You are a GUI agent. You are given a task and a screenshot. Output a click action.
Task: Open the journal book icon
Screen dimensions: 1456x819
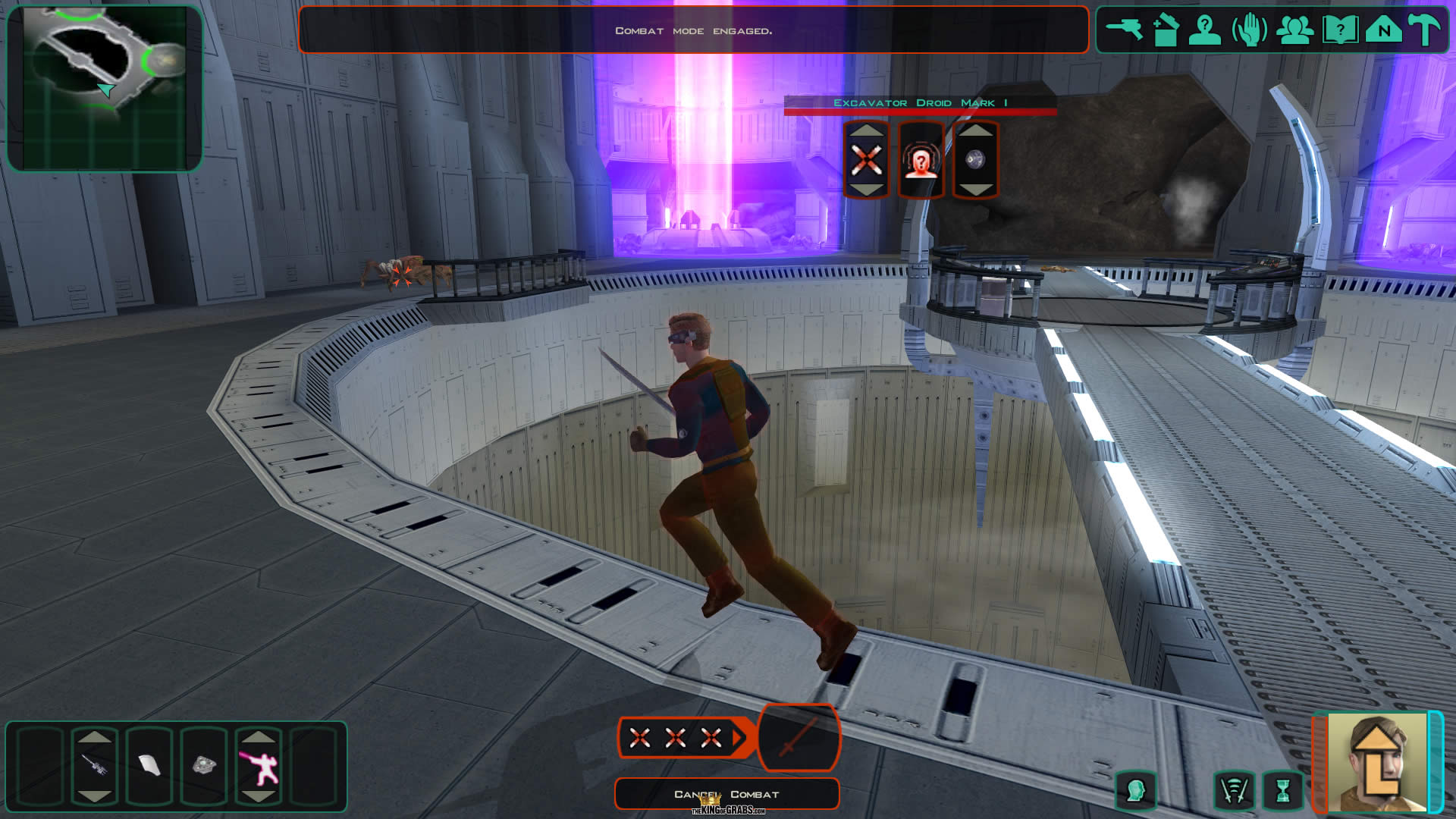pyautogui.click(x=1339, y=30)
